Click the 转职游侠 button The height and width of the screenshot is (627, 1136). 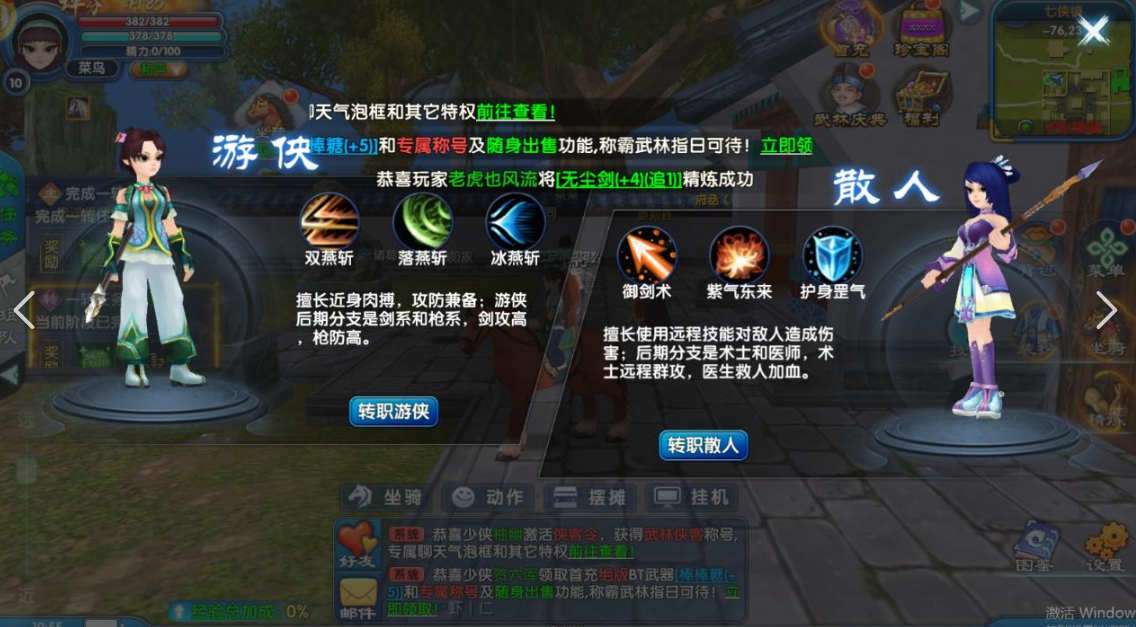pos(393,411)
